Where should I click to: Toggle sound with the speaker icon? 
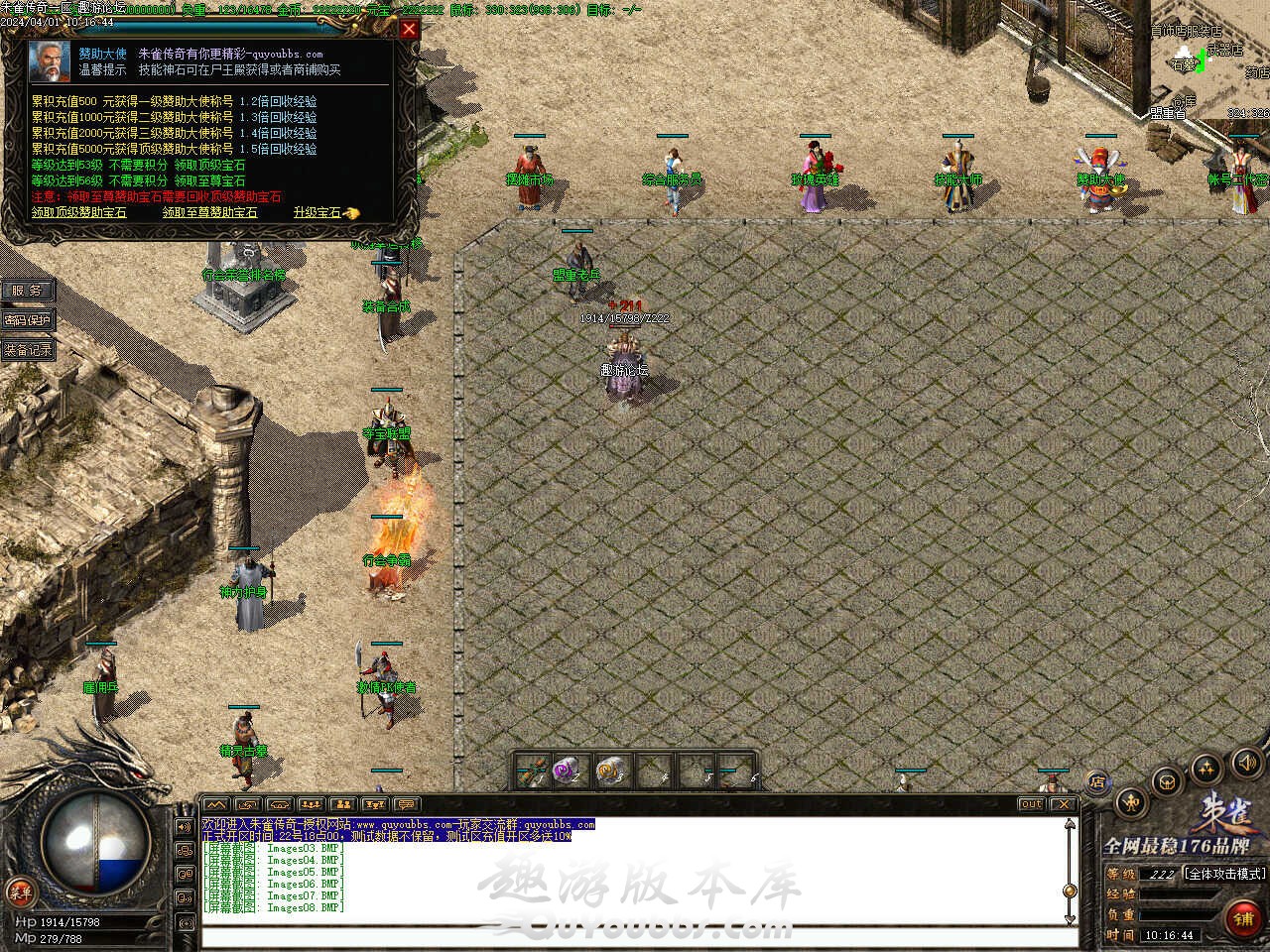[x=1246, y=762]
